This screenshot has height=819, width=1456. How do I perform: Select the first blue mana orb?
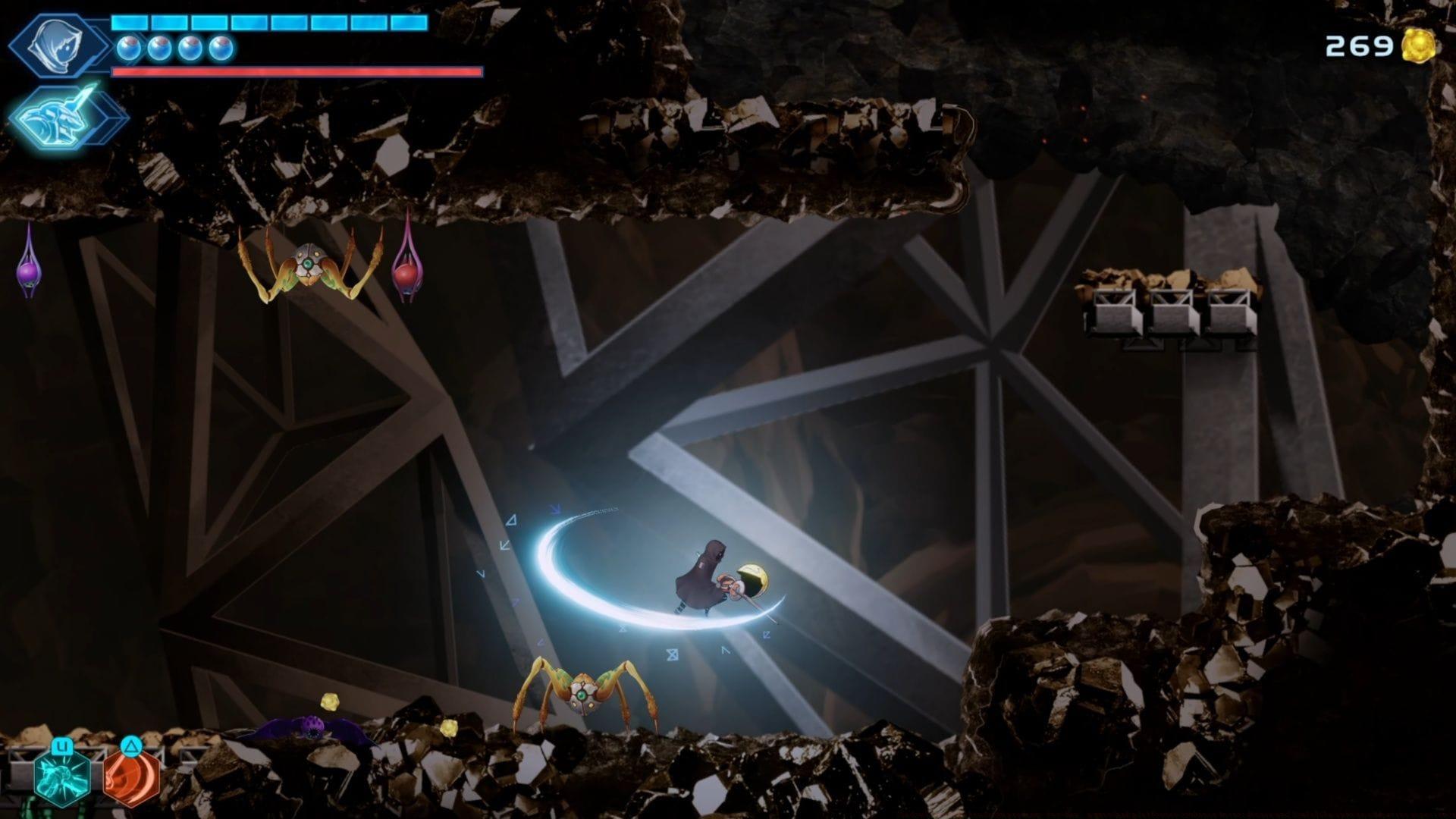click(x=130, y=49)
